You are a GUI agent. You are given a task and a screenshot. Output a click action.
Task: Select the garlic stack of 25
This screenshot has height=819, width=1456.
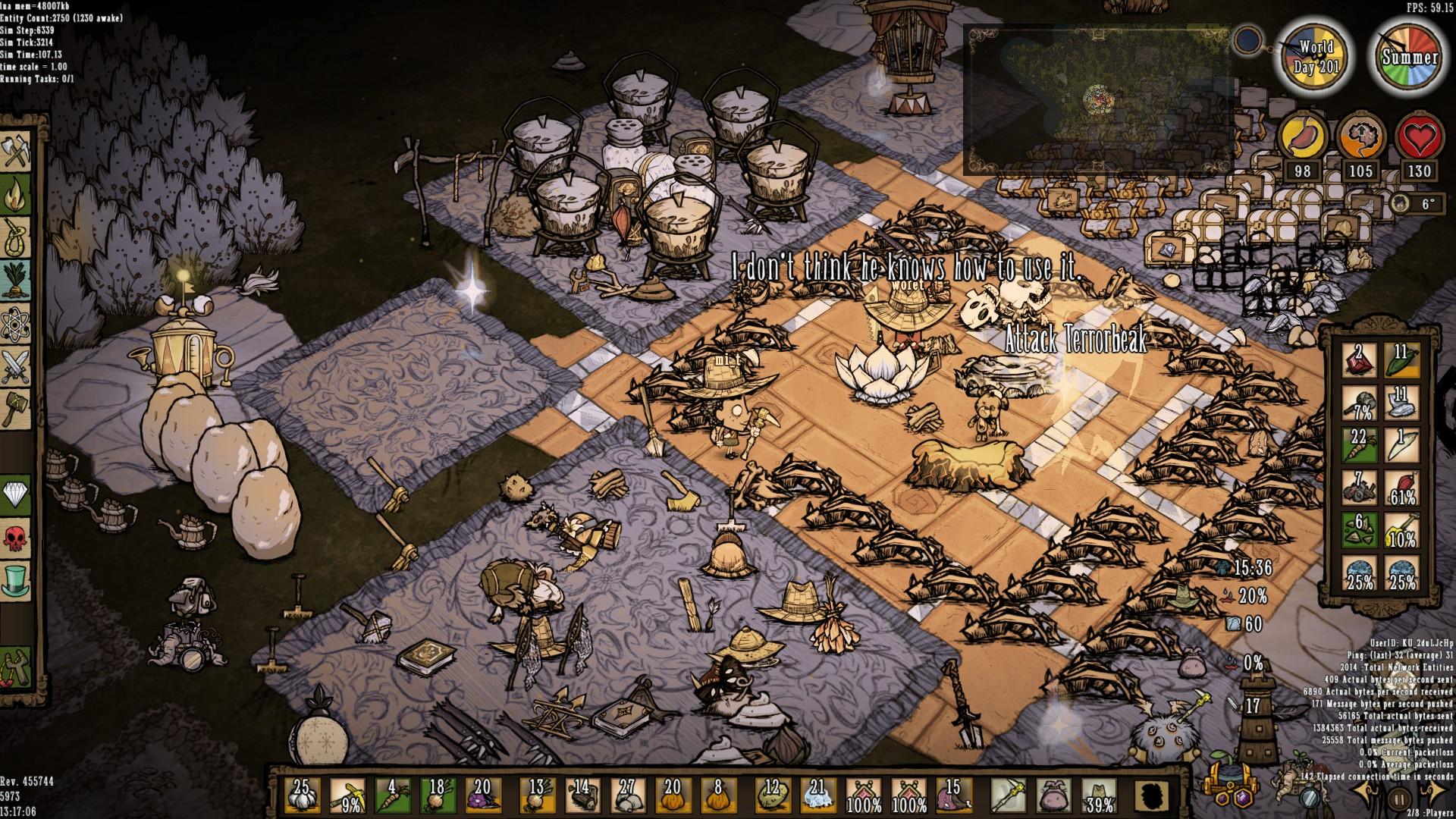[301, 795]
